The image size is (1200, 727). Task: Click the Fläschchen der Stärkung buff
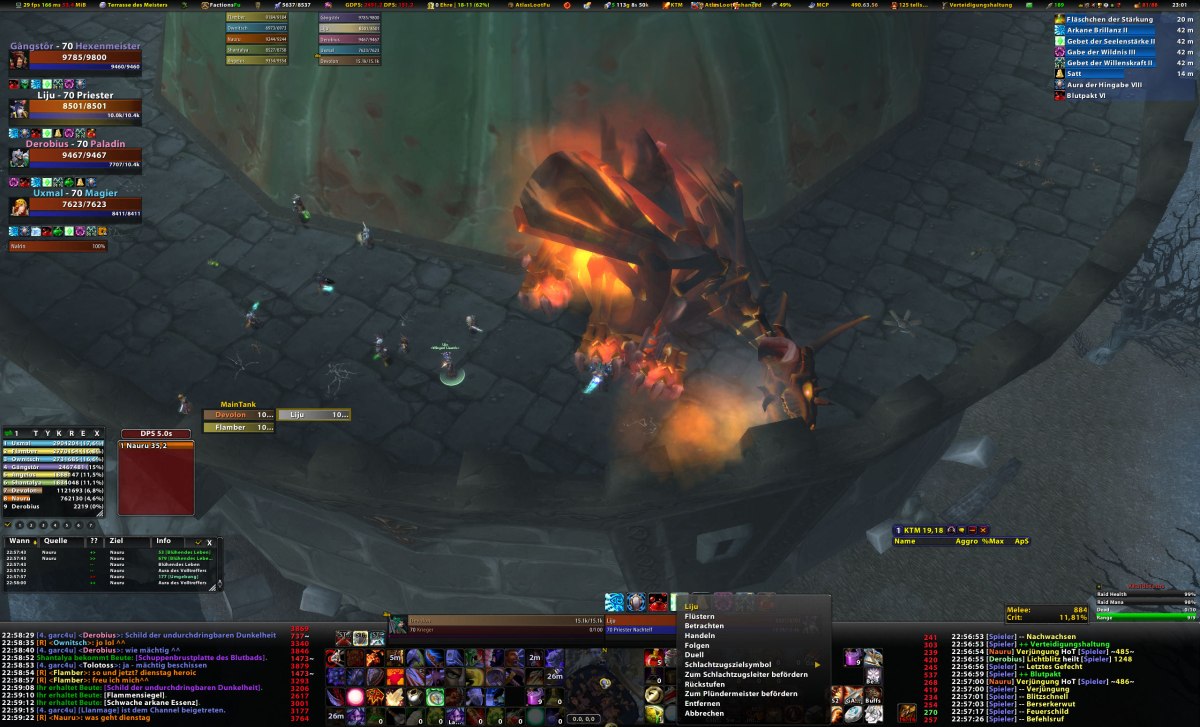(x=1110, y=19)
